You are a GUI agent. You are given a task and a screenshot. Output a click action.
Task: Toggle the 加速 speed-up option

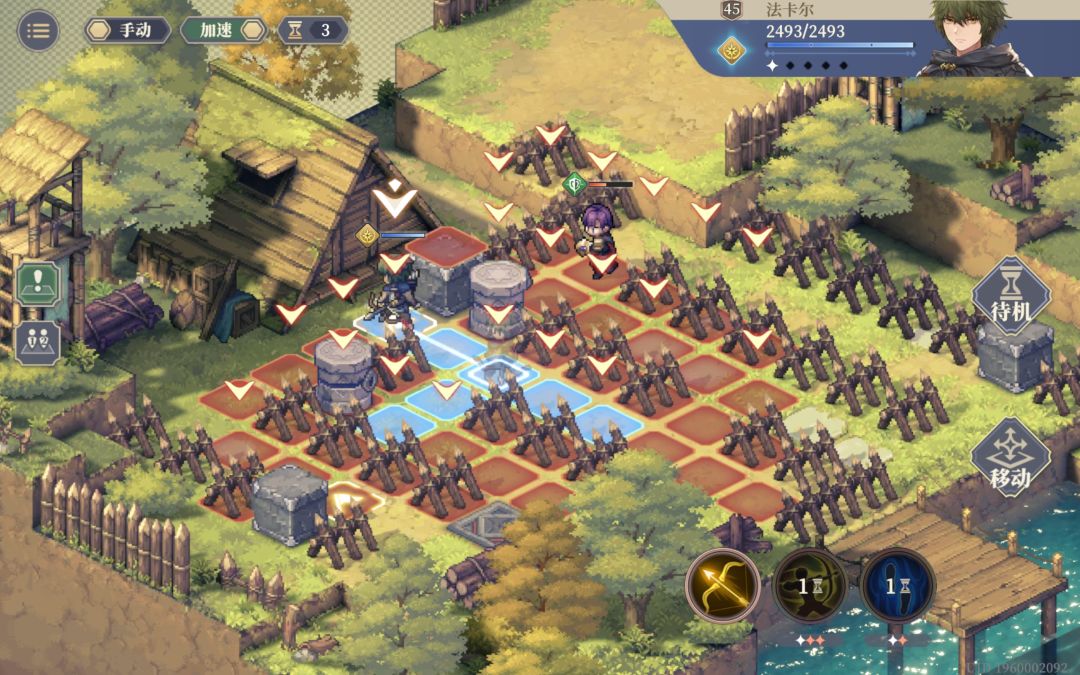click(223, 30)
